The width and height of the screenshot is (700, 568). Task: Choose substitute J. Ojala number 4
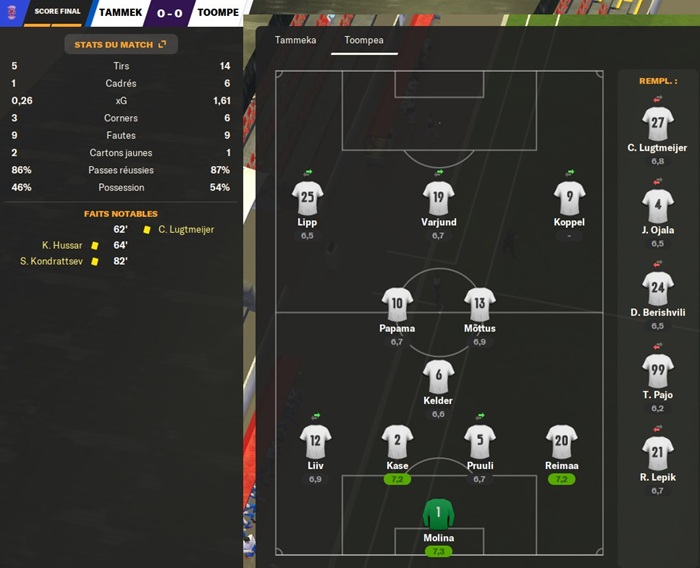tap(657, 206)
